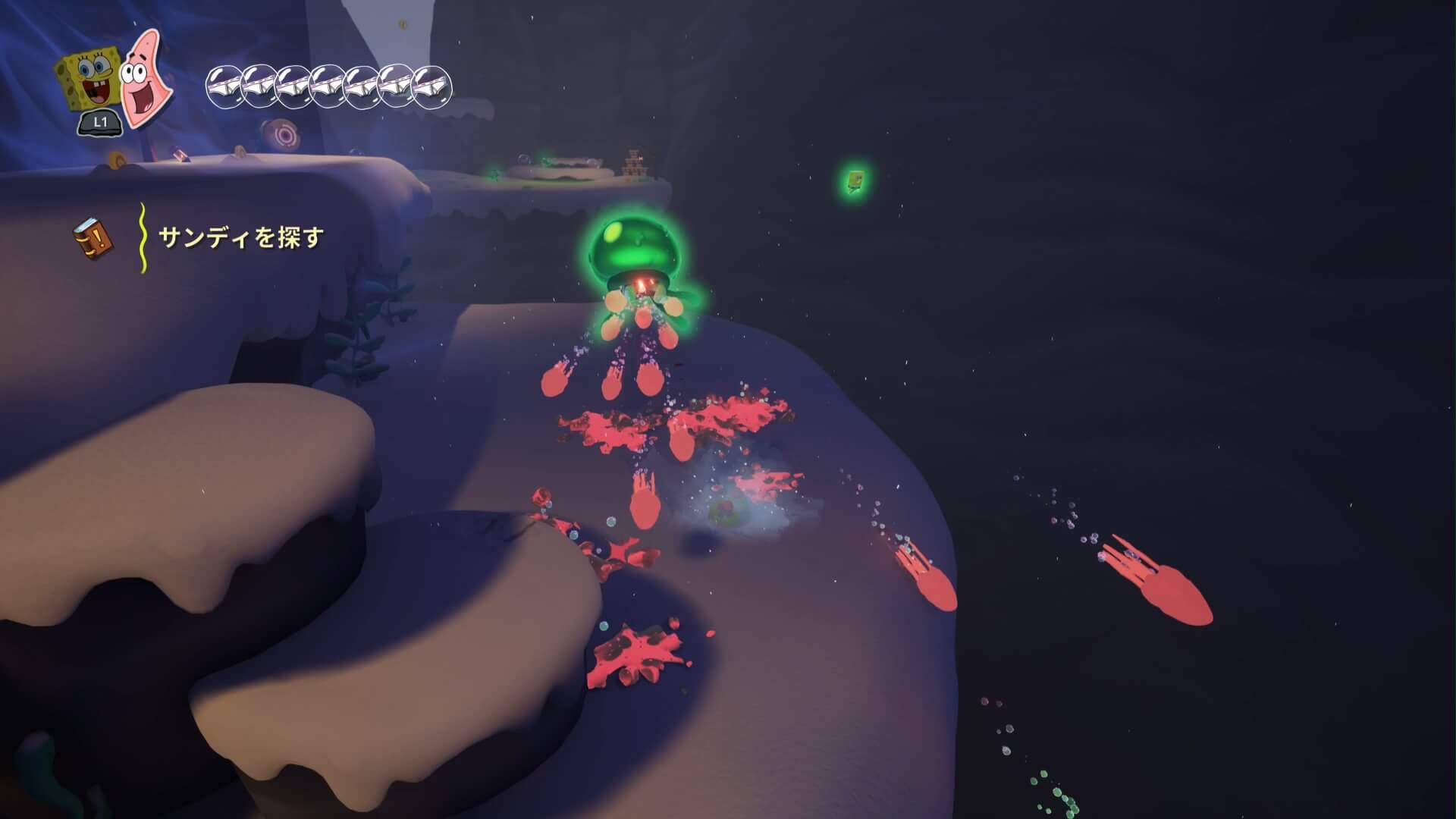Select the SpongeBob character portrait
Image resolution: width=1456 pixels, height=819 pixels.
point(88,81)
